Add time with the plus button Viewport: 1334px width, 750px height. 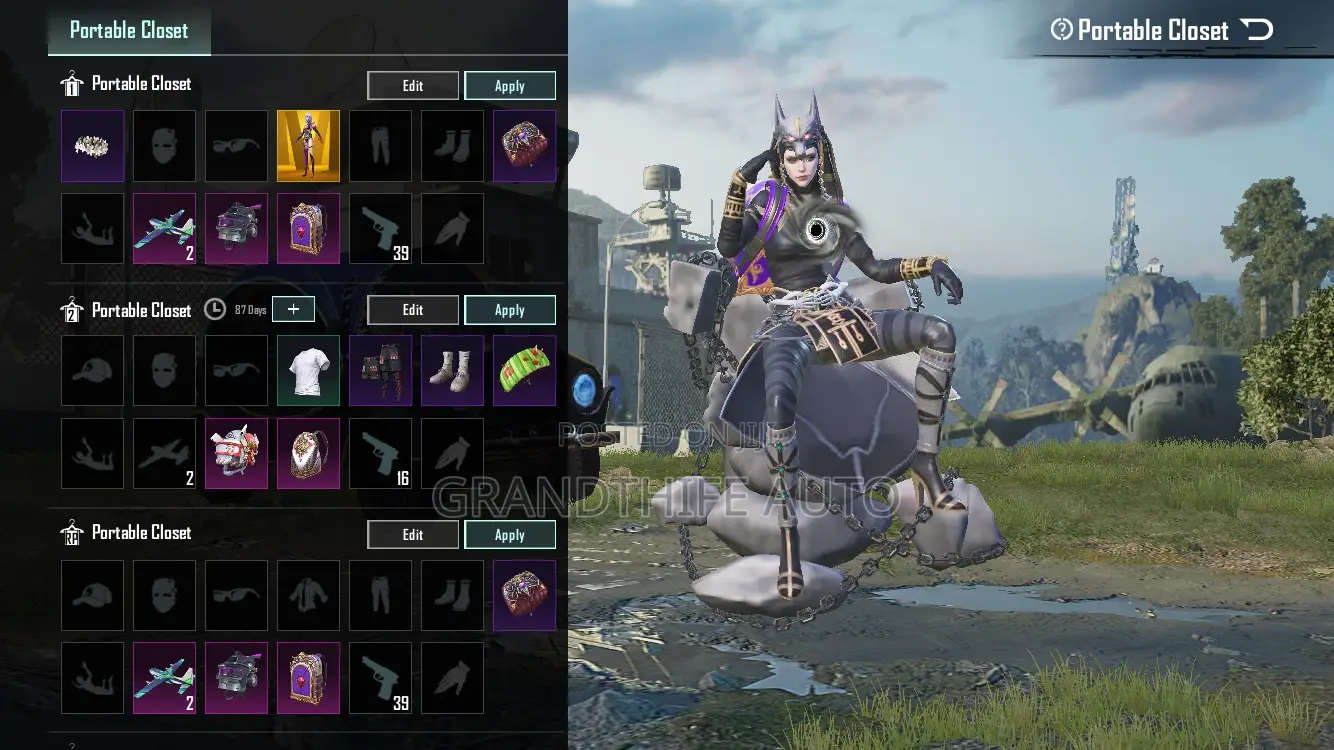coord(293,310)
